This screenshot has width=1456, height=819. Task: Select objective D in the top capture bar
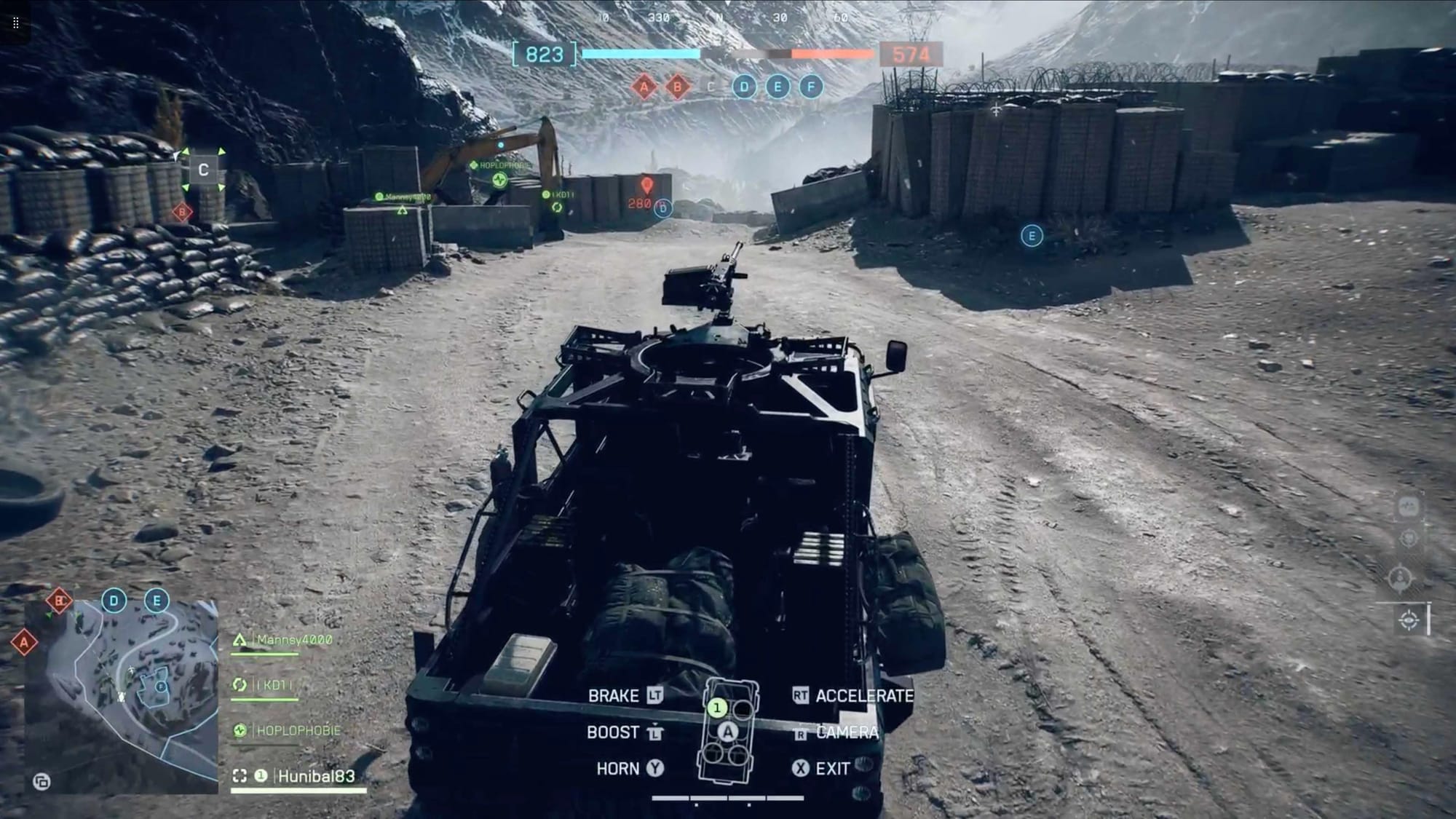tap(743, 87)
